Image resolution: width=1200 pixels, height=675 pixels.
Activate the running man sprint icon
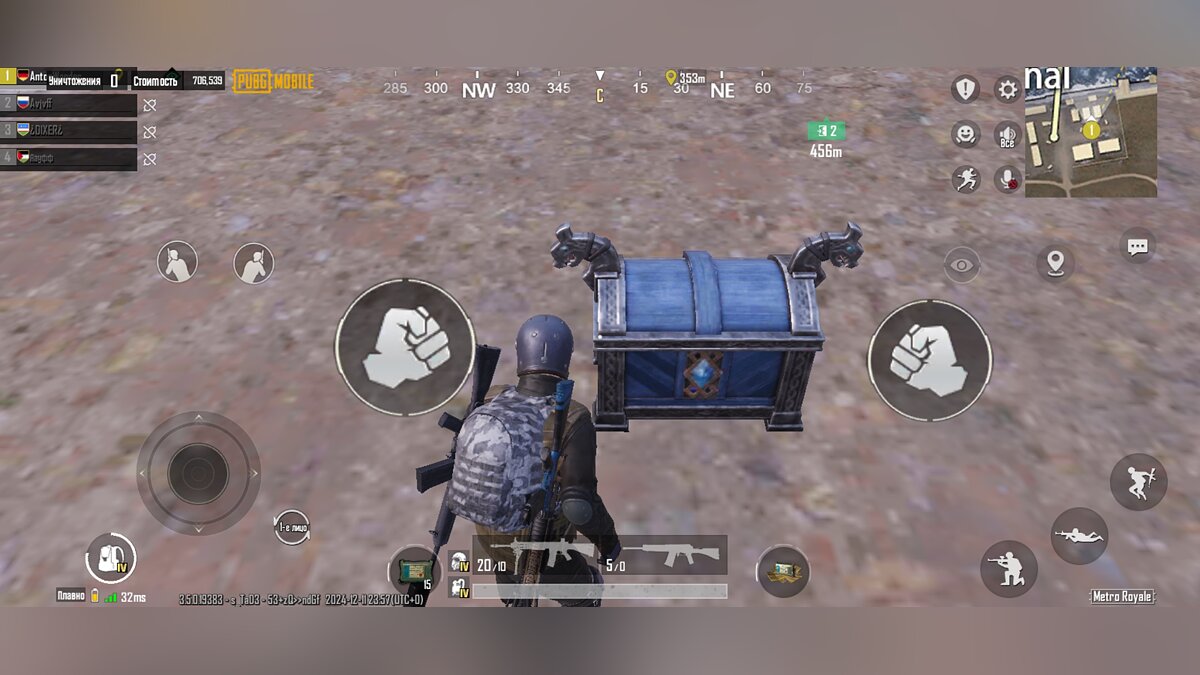click(965, 178)
